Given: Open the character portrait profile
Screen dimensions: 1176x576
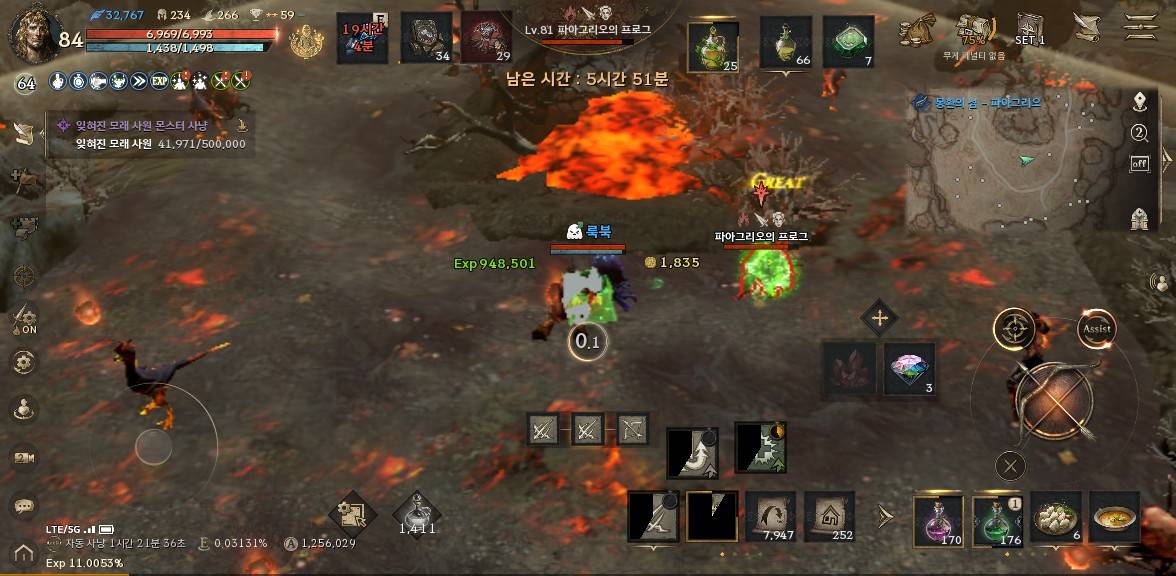Looking at the screenshot, I should [x=33, y=33].
